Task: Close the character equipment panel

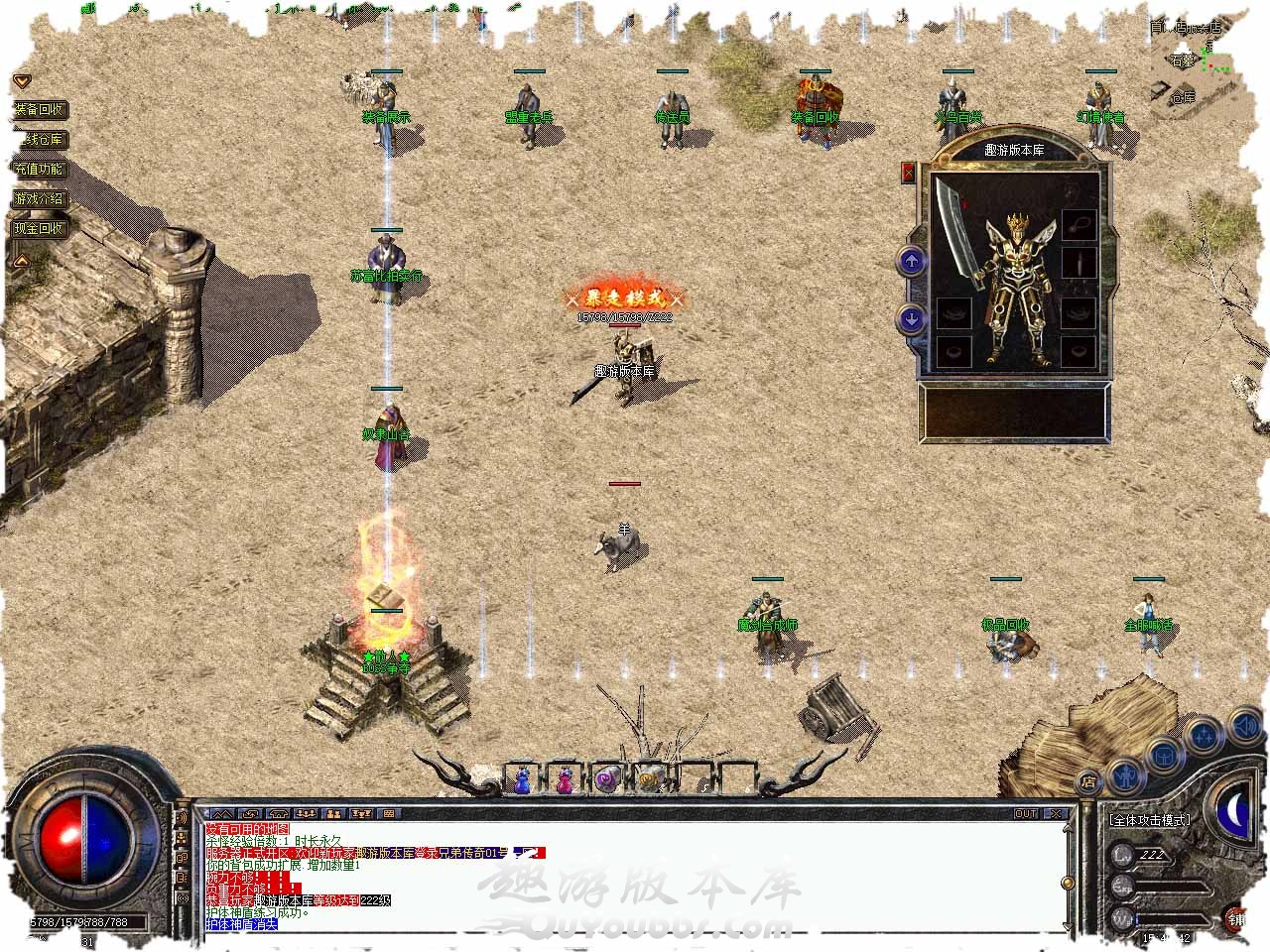Action: (x=908, y=173)
